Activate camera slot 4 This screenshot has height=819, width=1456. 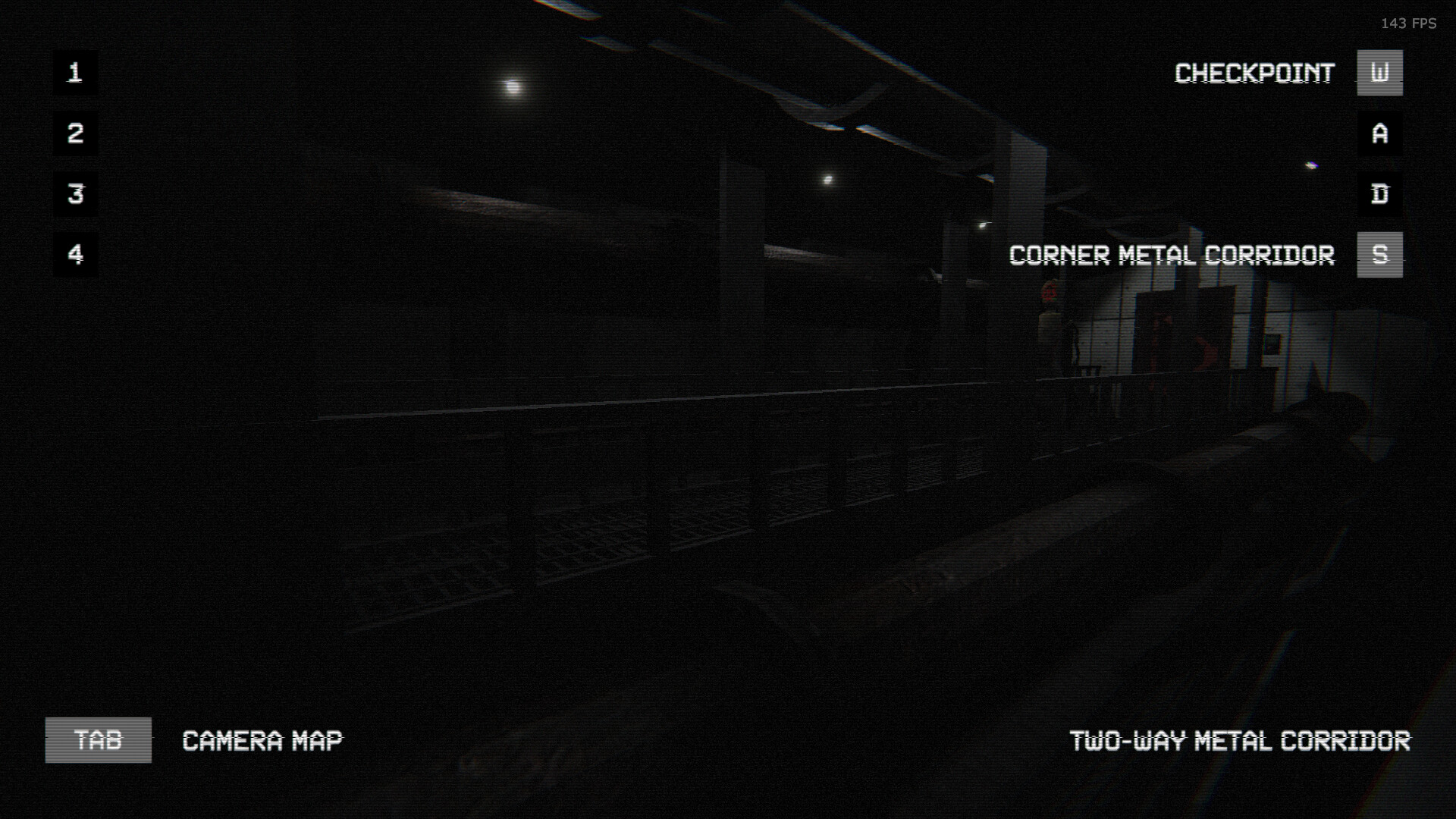pos(74,255)
